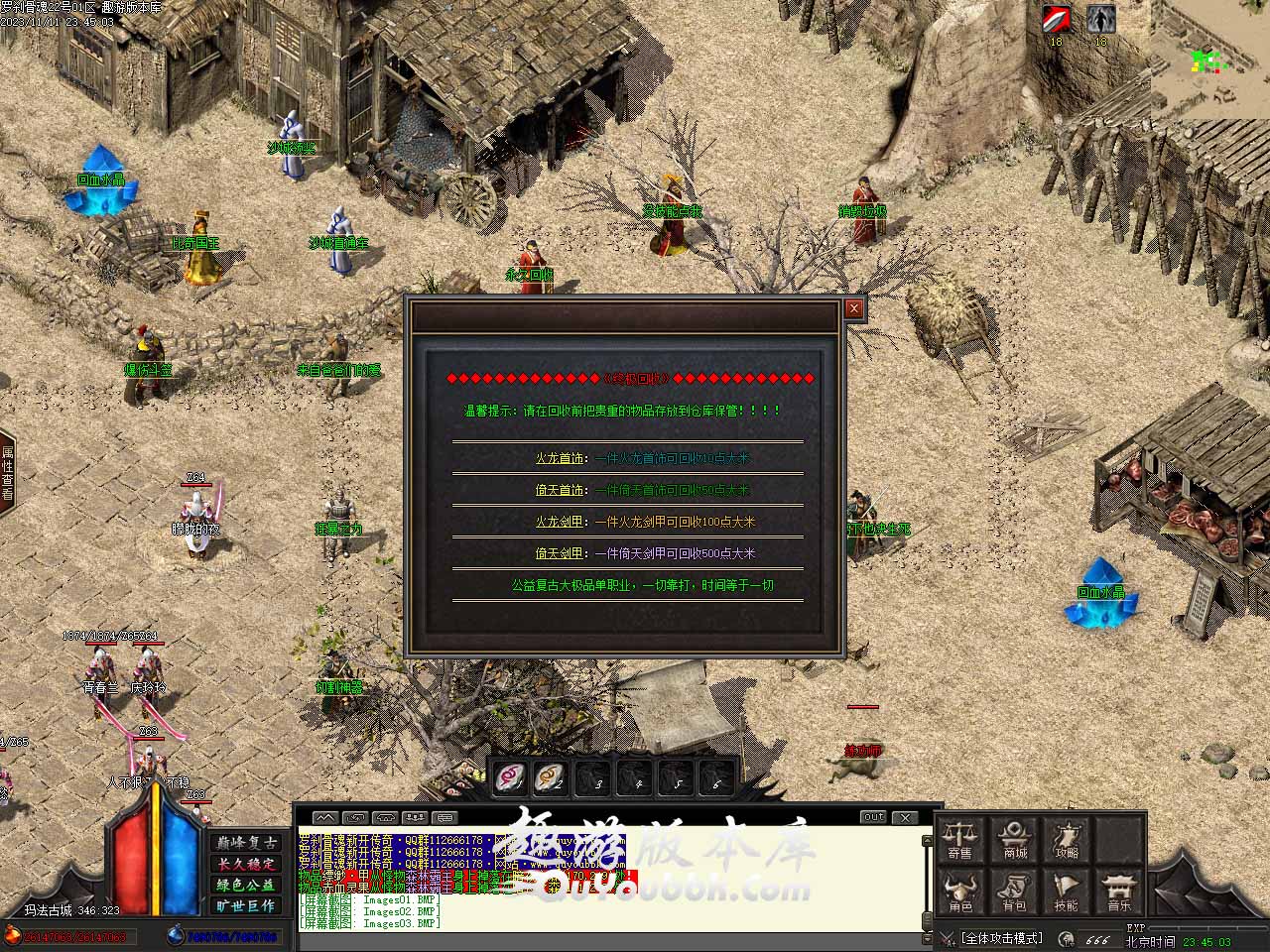Switch the 全体攻击模式 attack mode
The width and height of the screenshot is (1270, 952).
(1001, 938)
